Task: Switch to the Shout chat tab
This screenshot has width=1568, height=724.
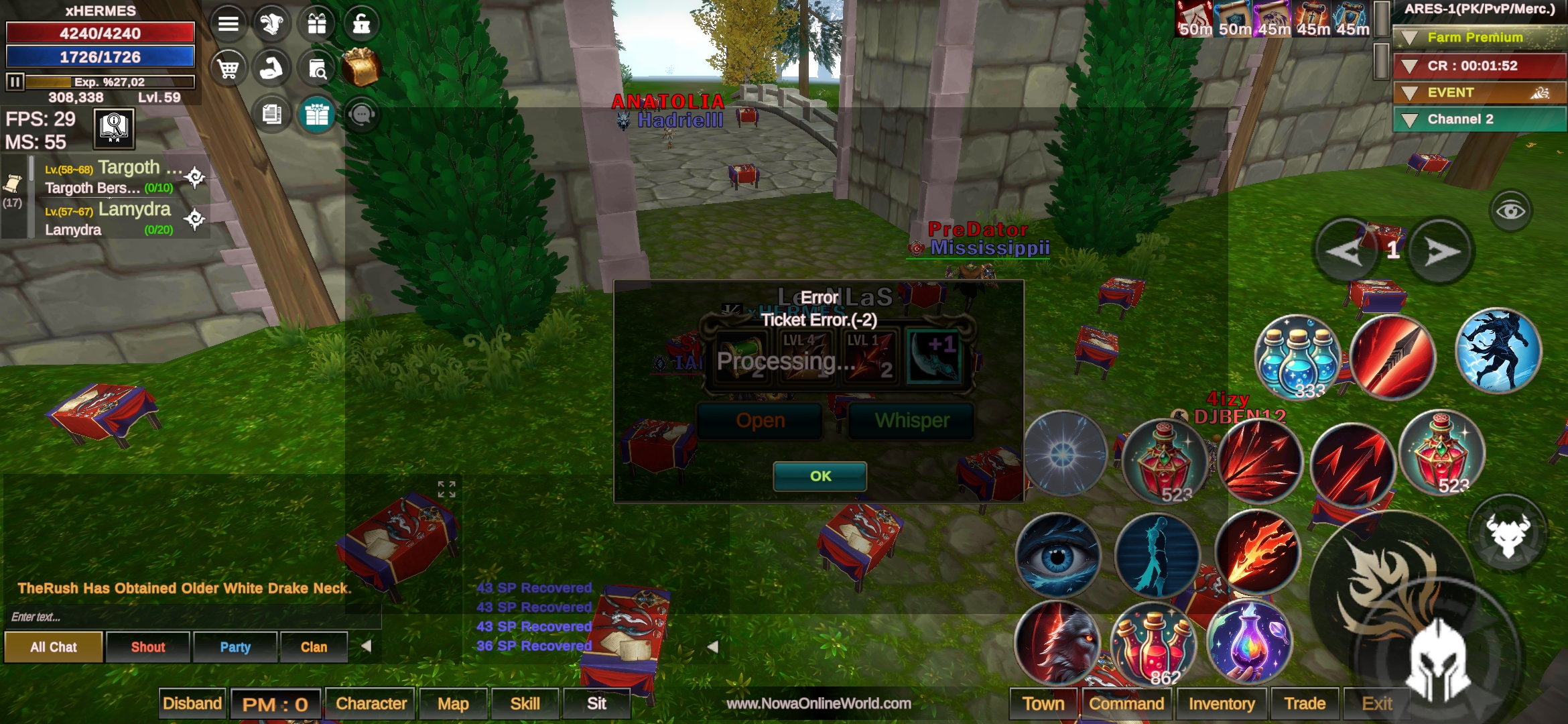Action: click(x=147, y=647)
